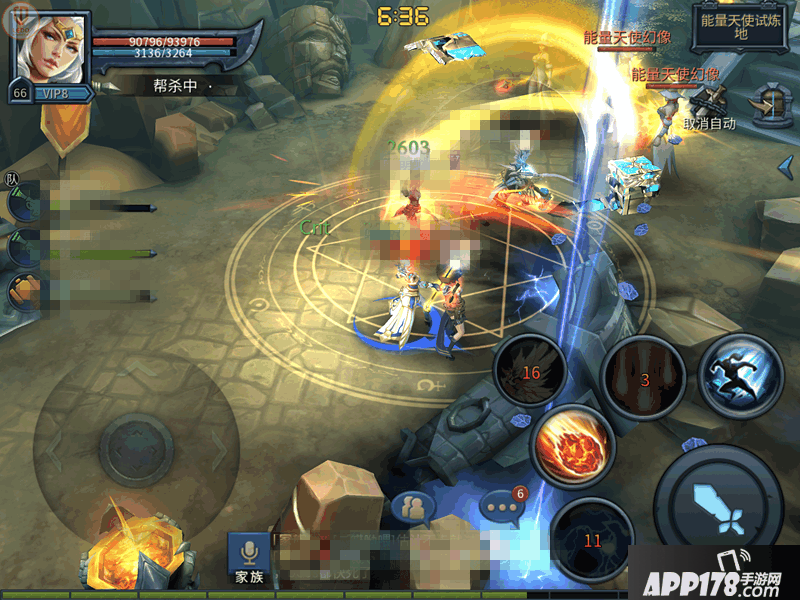Tap the 家族 voice microphone button
The image size is (800, 600).
click(x=248, y=558)
